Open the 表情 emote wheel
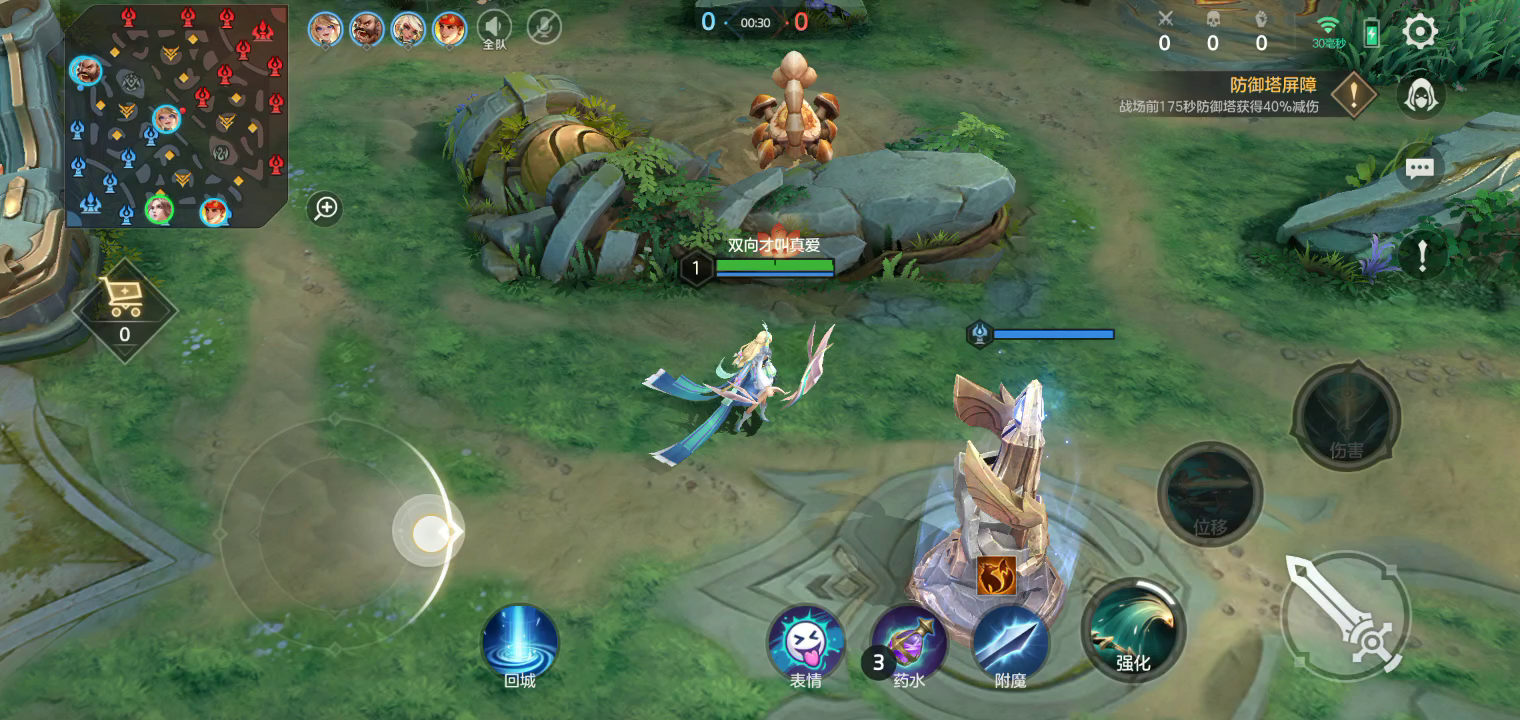 806,645
